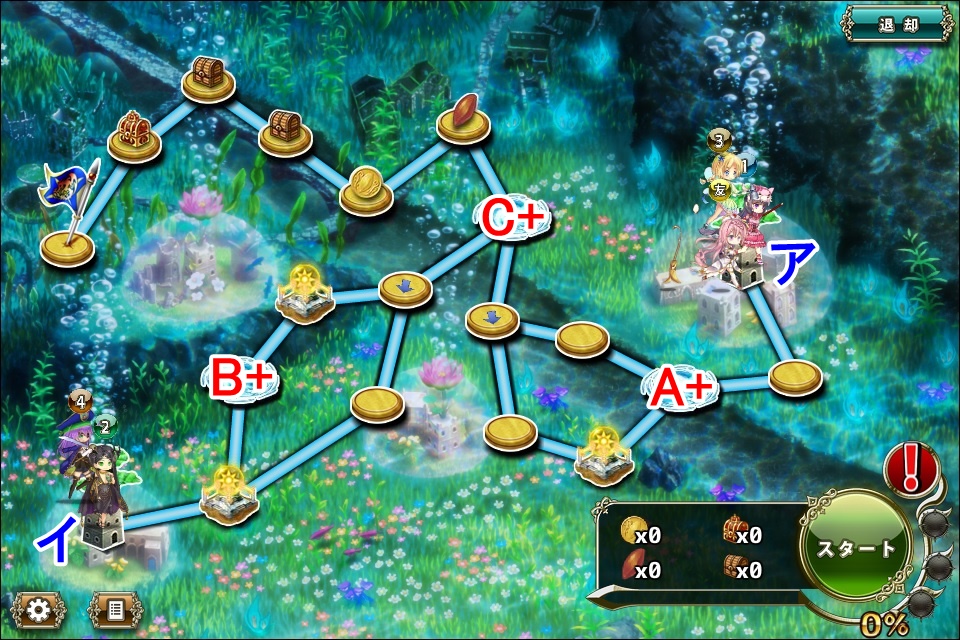Viewport: 960px width, 640px height.
Task: Open the gear settings menu
Action: 37,608
